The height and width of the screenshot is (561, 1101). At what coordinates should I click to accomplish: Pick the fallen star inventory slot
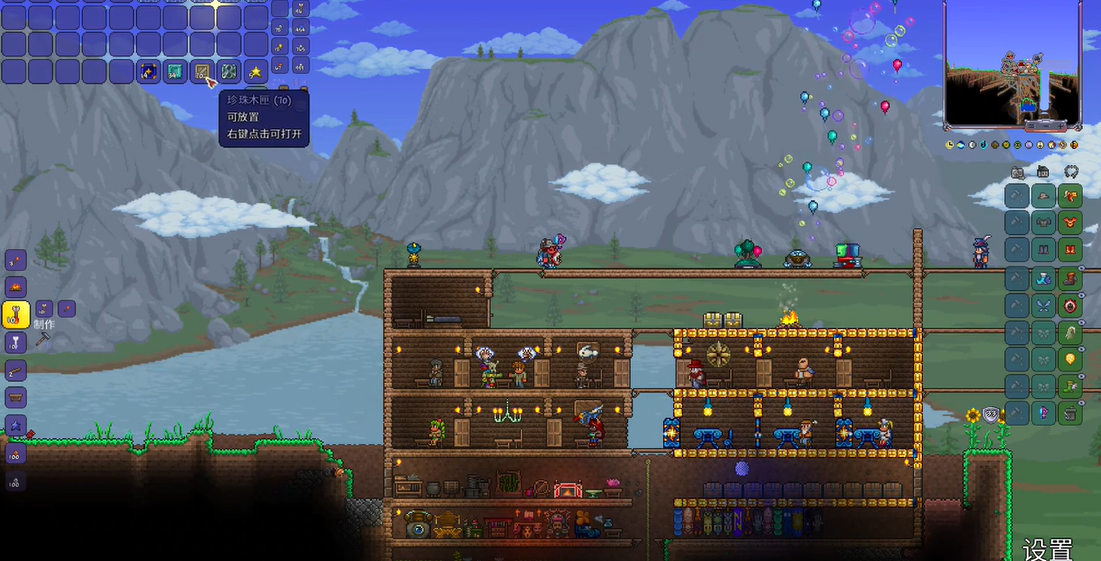point(256,72)
